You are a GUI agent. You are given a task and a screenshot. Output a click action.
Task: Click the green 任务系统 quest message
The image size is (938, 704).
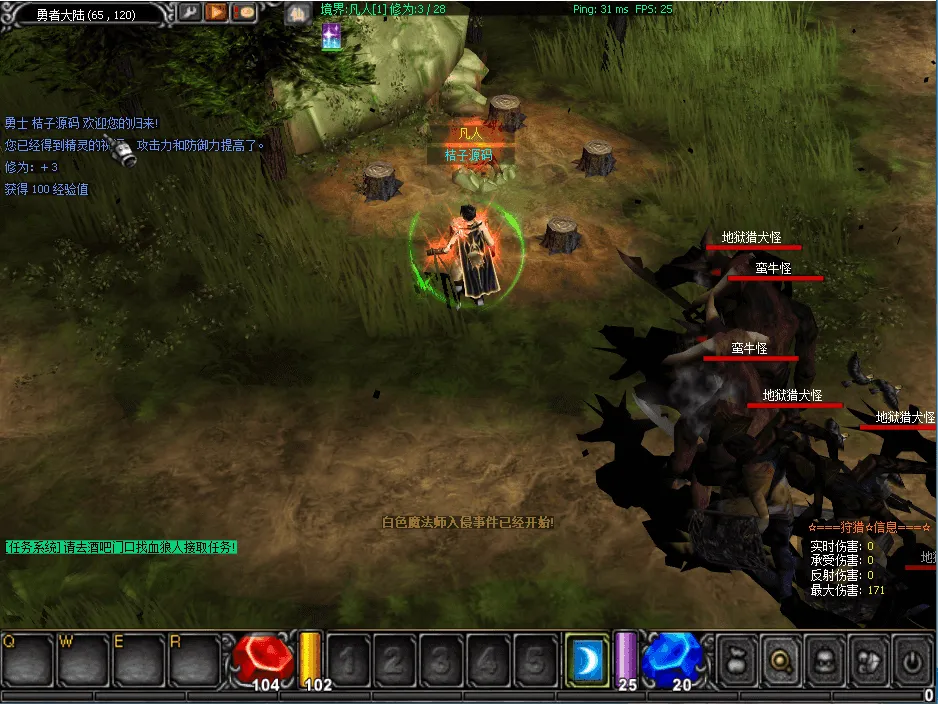[x=121, y=547]
